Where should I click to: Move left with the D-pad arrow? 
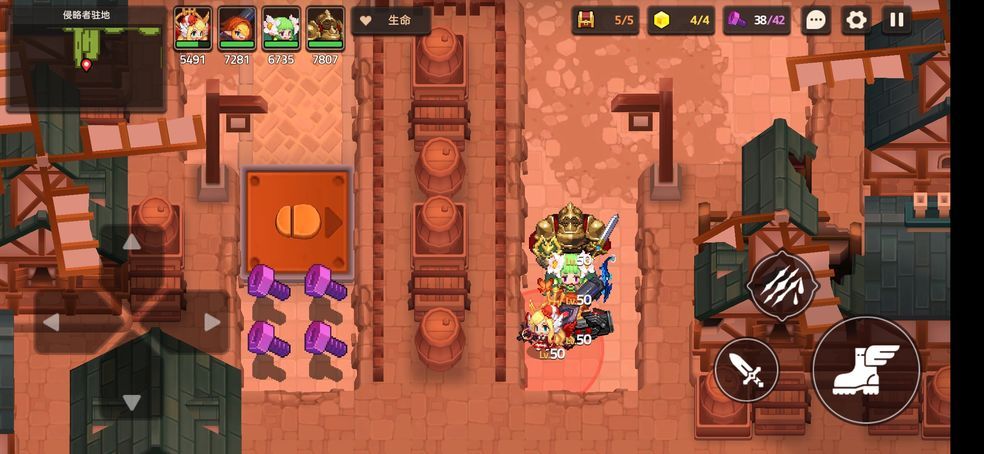(52, 322)
